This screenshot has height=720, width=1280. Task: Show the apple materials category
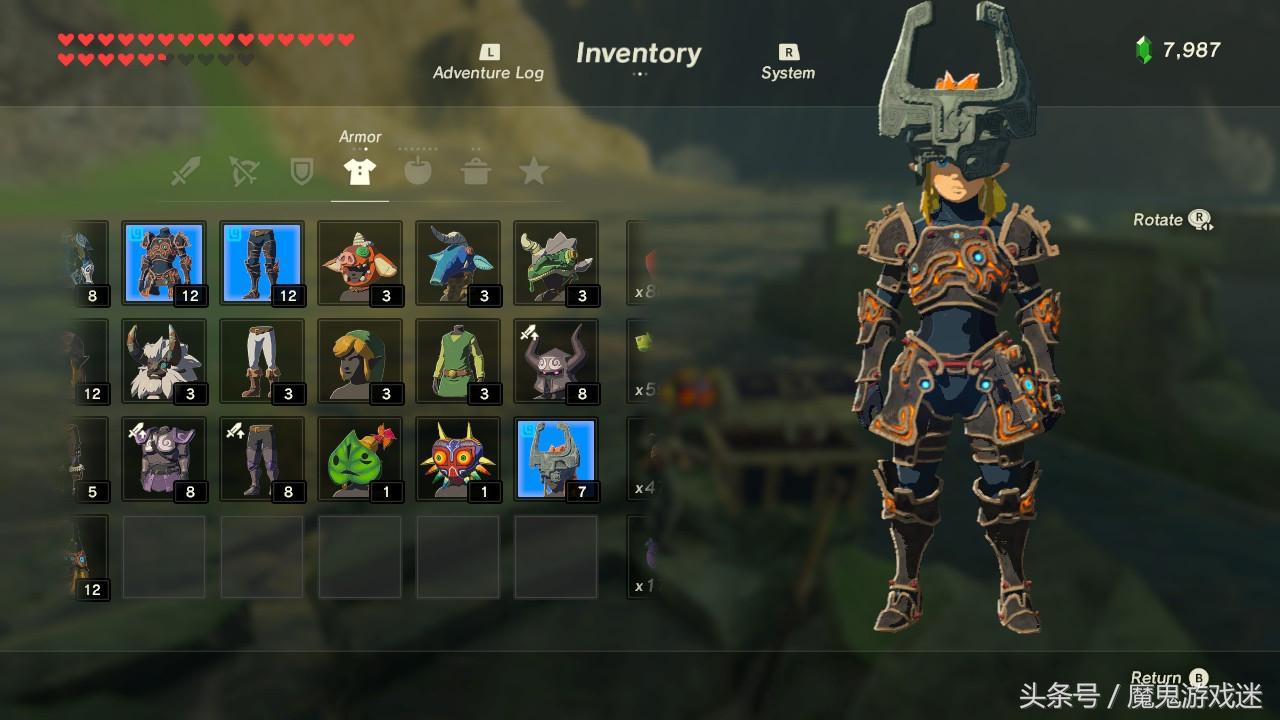418,171
